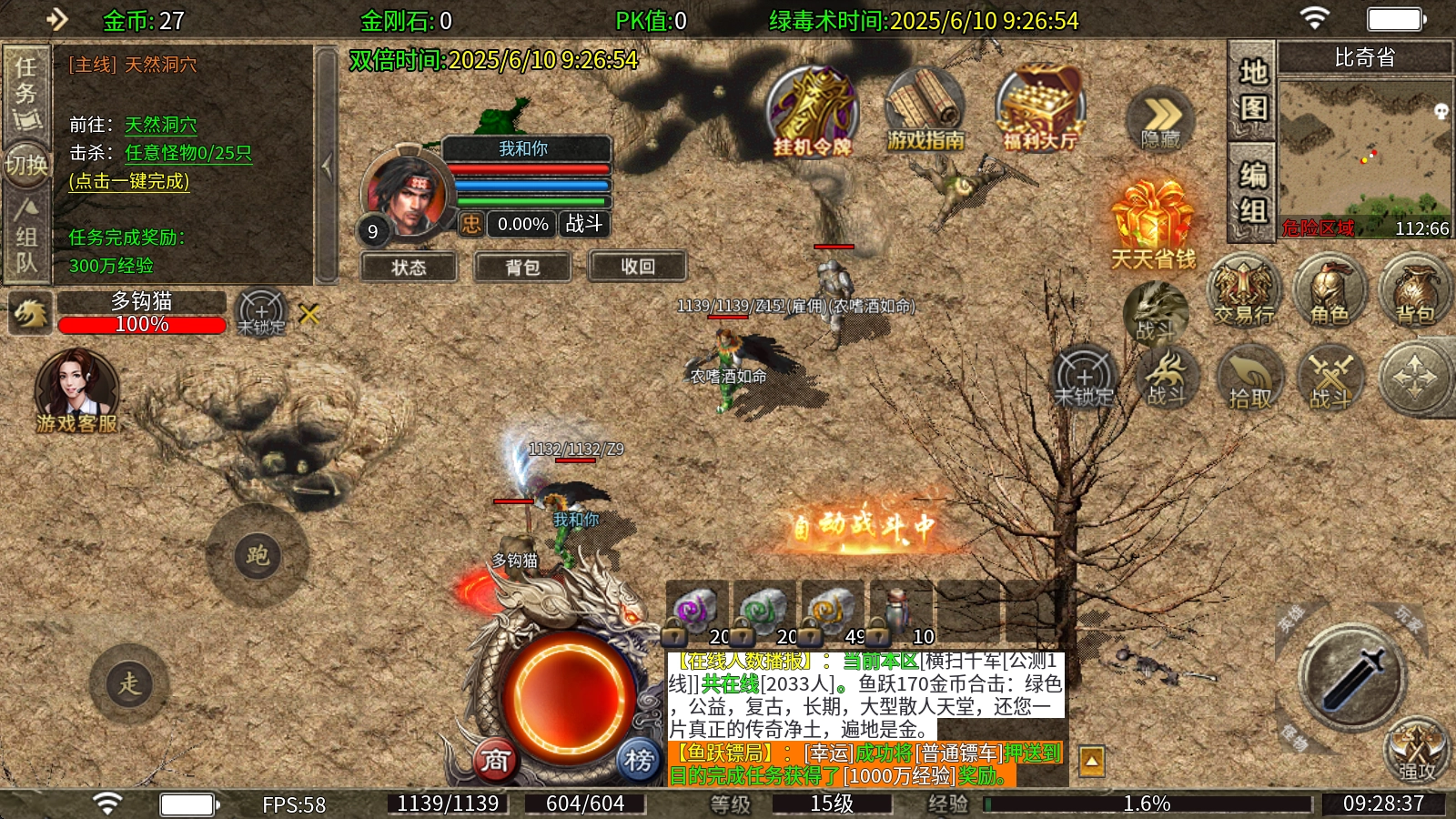Attack with the sword button
The height and width of the screenshot is (819, 1456).
click(1353, 678)
